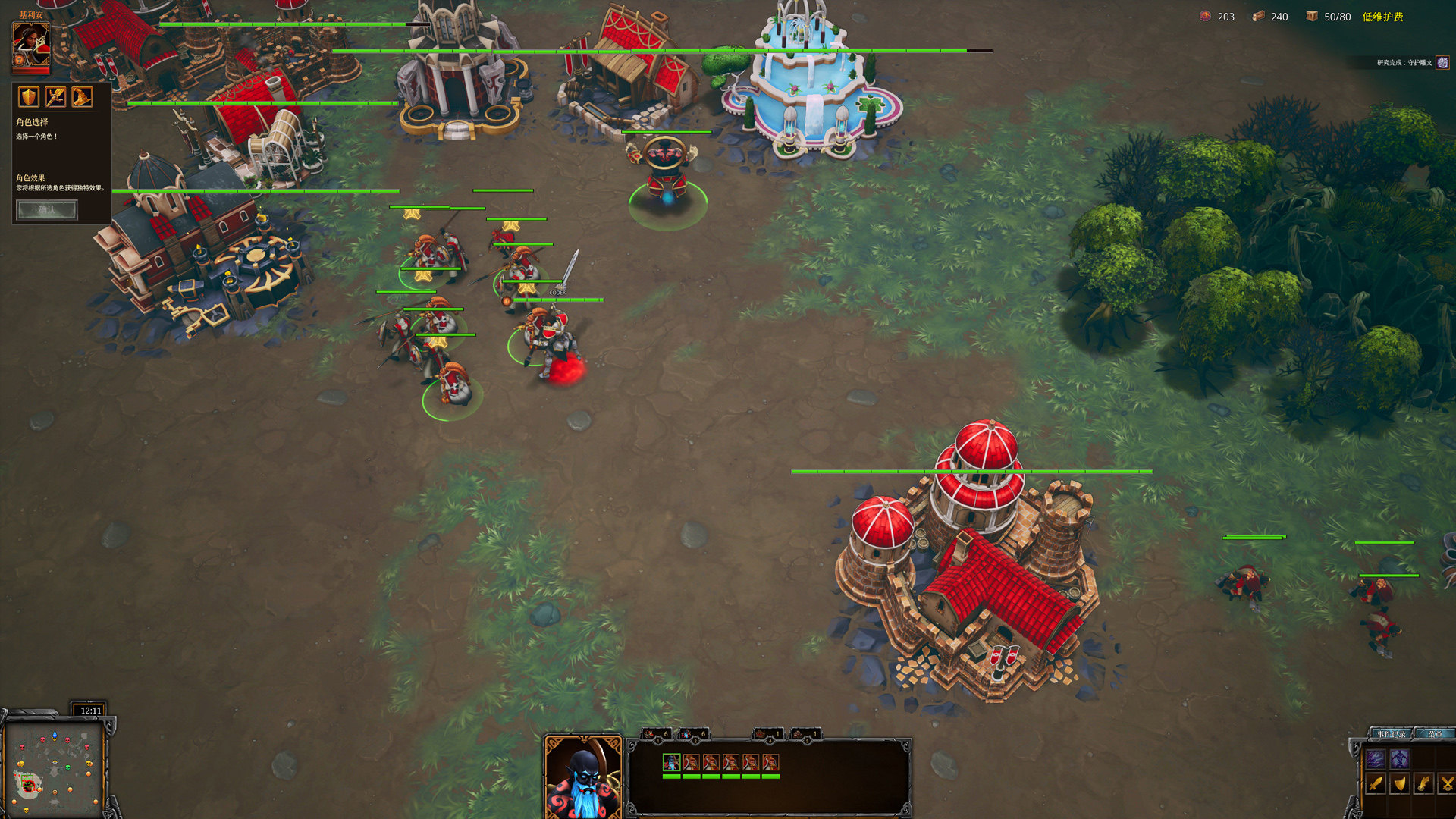Click the large blue-bearded unit portrait
The height and width of the screenshot is (819, 1456).
(583, 778)
